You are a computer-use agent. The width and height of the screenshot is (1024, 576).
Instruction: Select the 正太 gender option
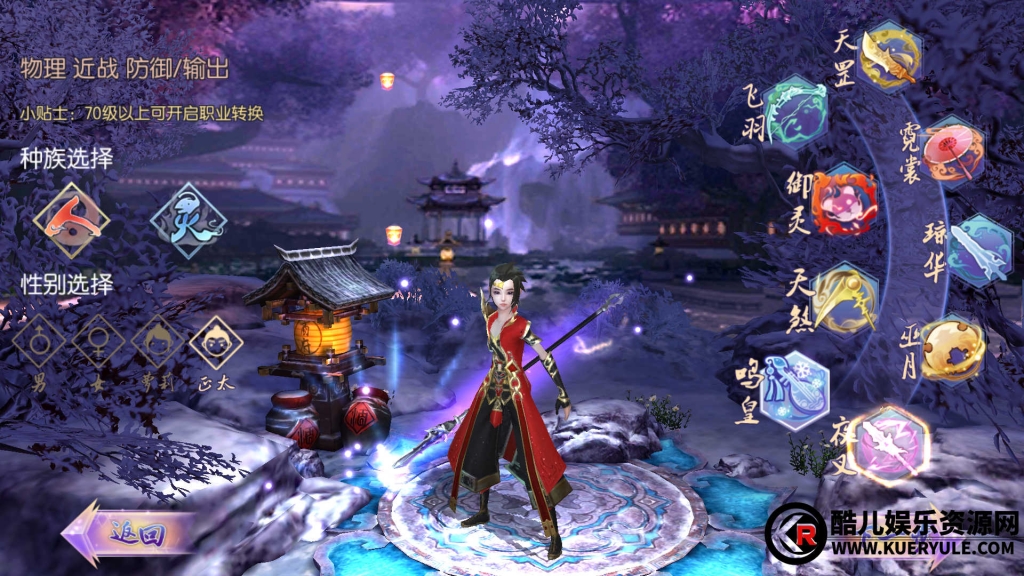pos(216,343)
